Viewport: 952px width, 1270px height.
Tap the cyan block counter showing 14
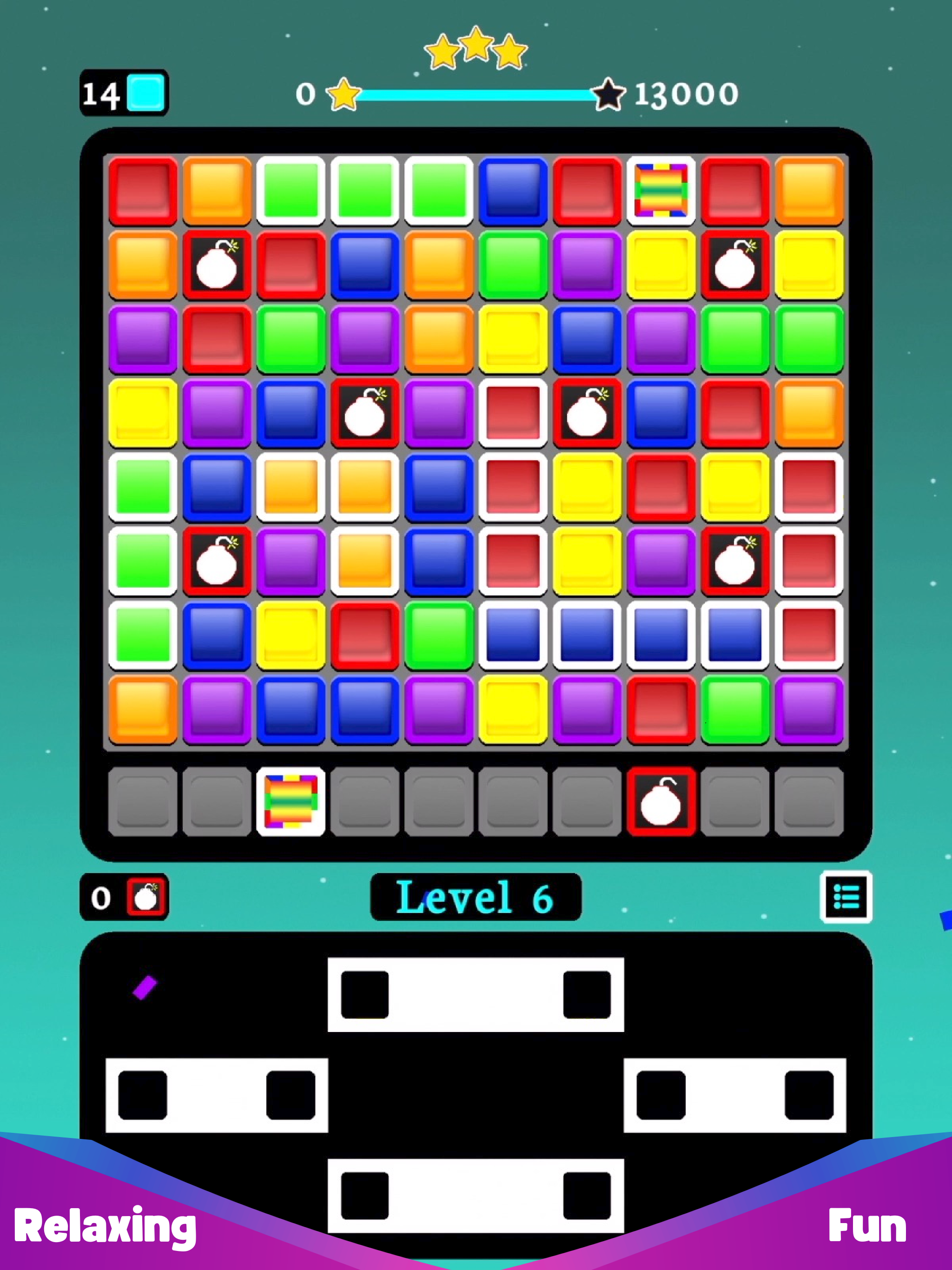(124, 92)
